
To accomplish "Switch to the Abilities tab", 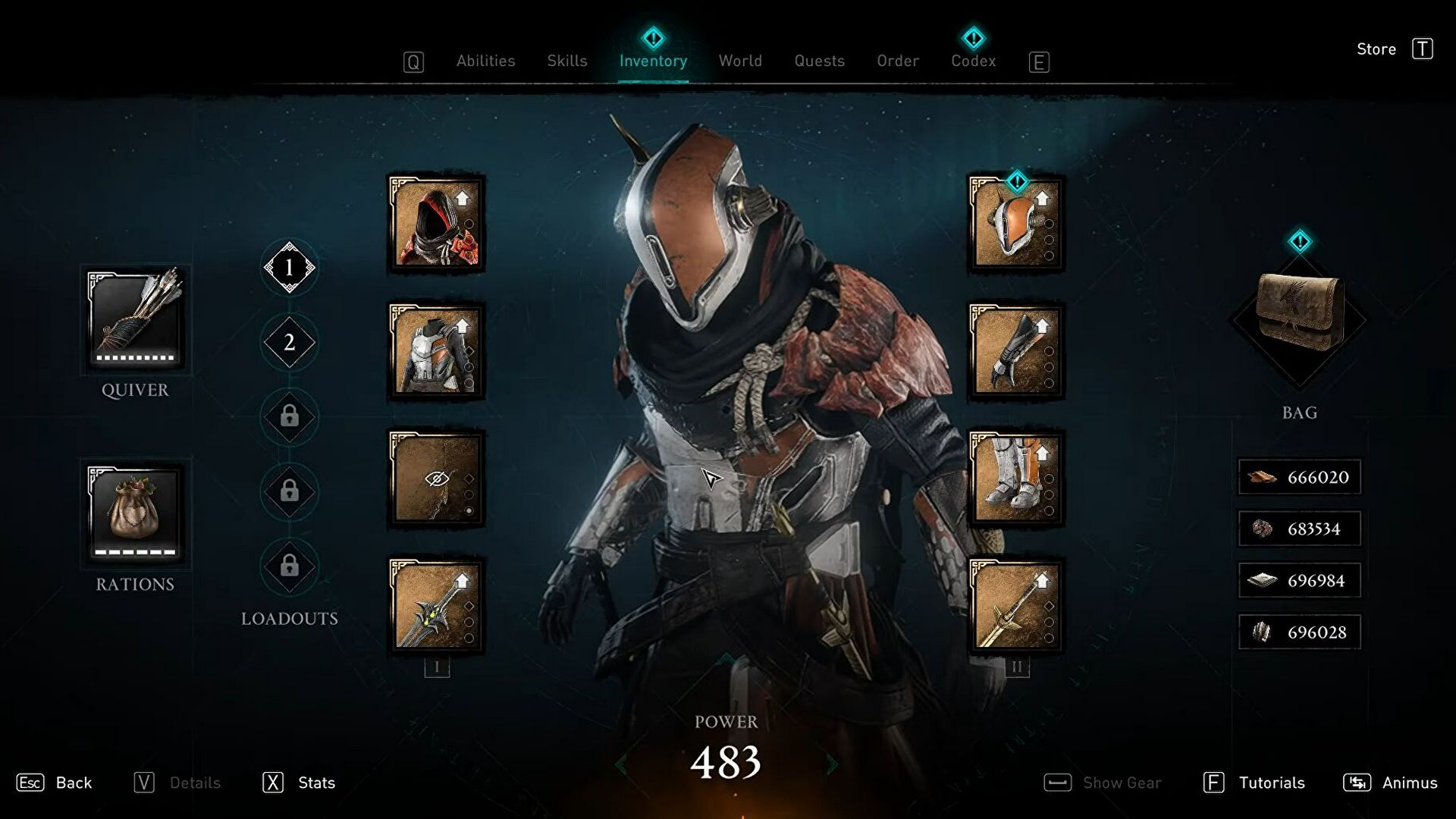I will (485, 61).
